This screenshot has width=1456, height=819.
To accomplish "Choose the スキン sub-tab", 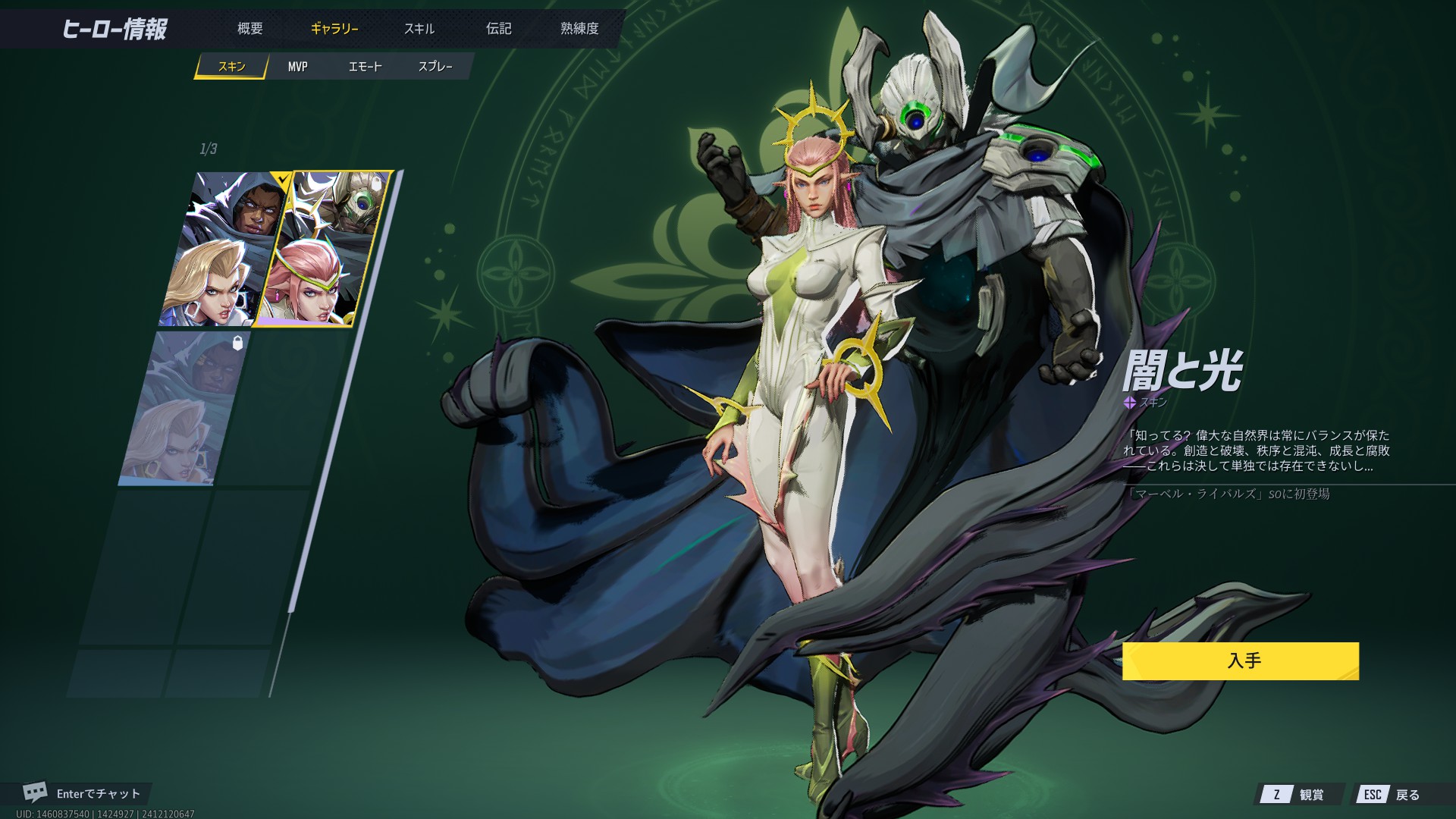I will pos(231,67).
